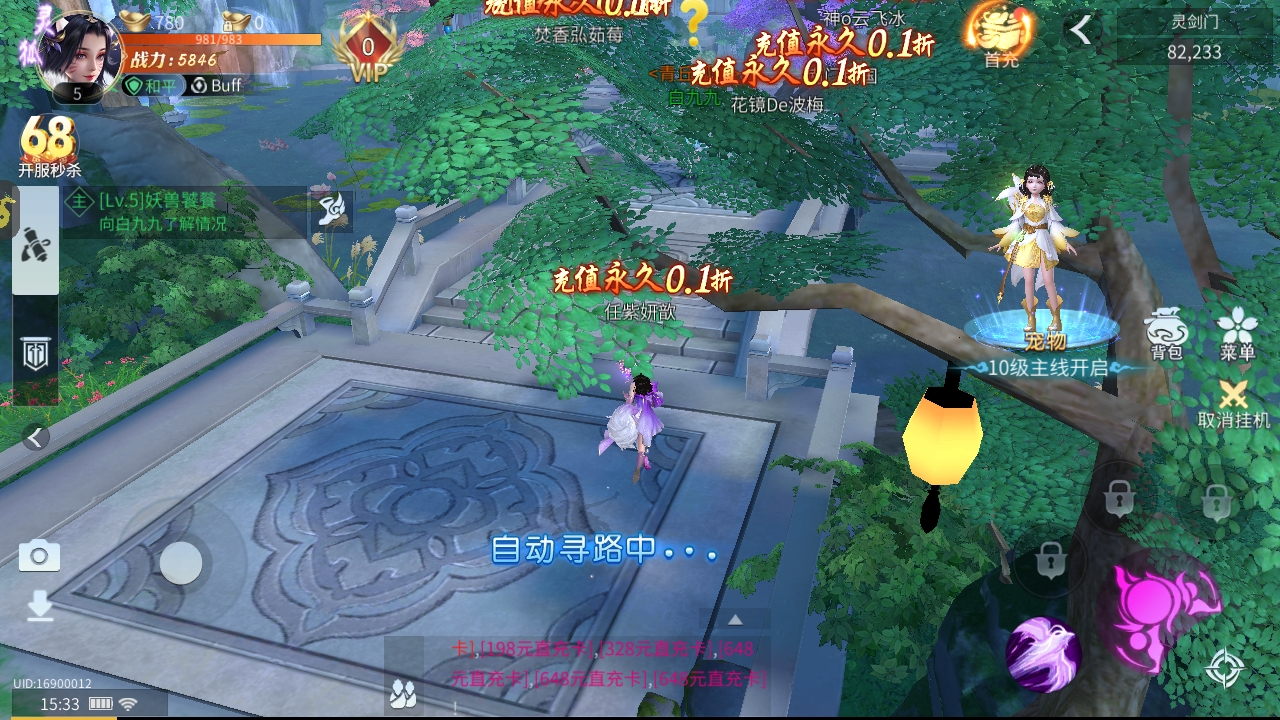Open the 首充 first recharge icon
This screenshot has height=720, width=1280.
click(x=996, y=30)
